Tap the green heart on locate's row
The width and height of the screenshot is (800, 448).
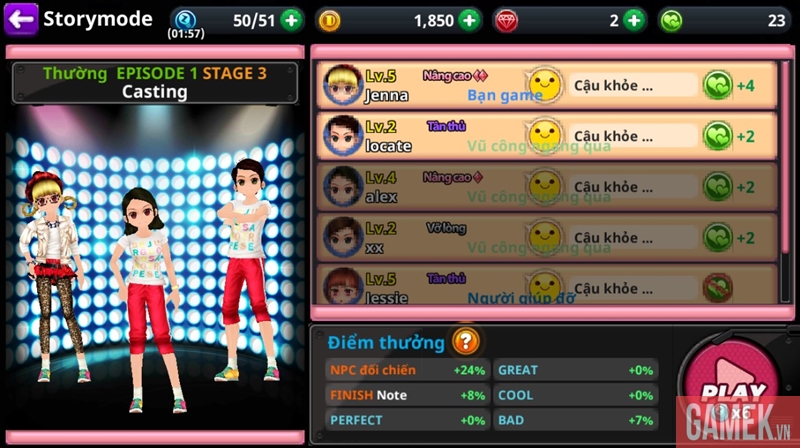(718, 136)
